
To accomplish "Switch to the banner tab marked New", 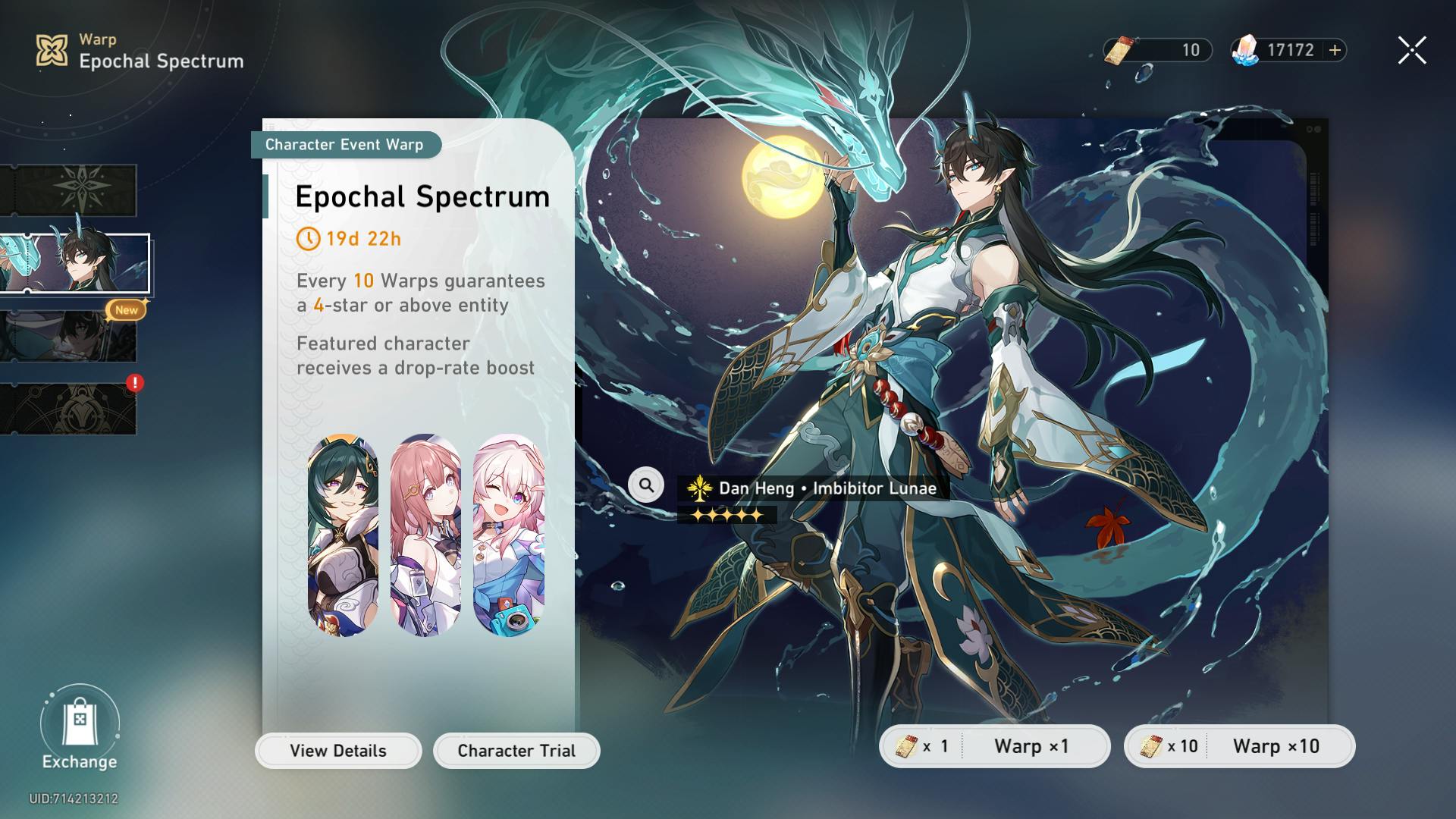I will coord(70,334).
